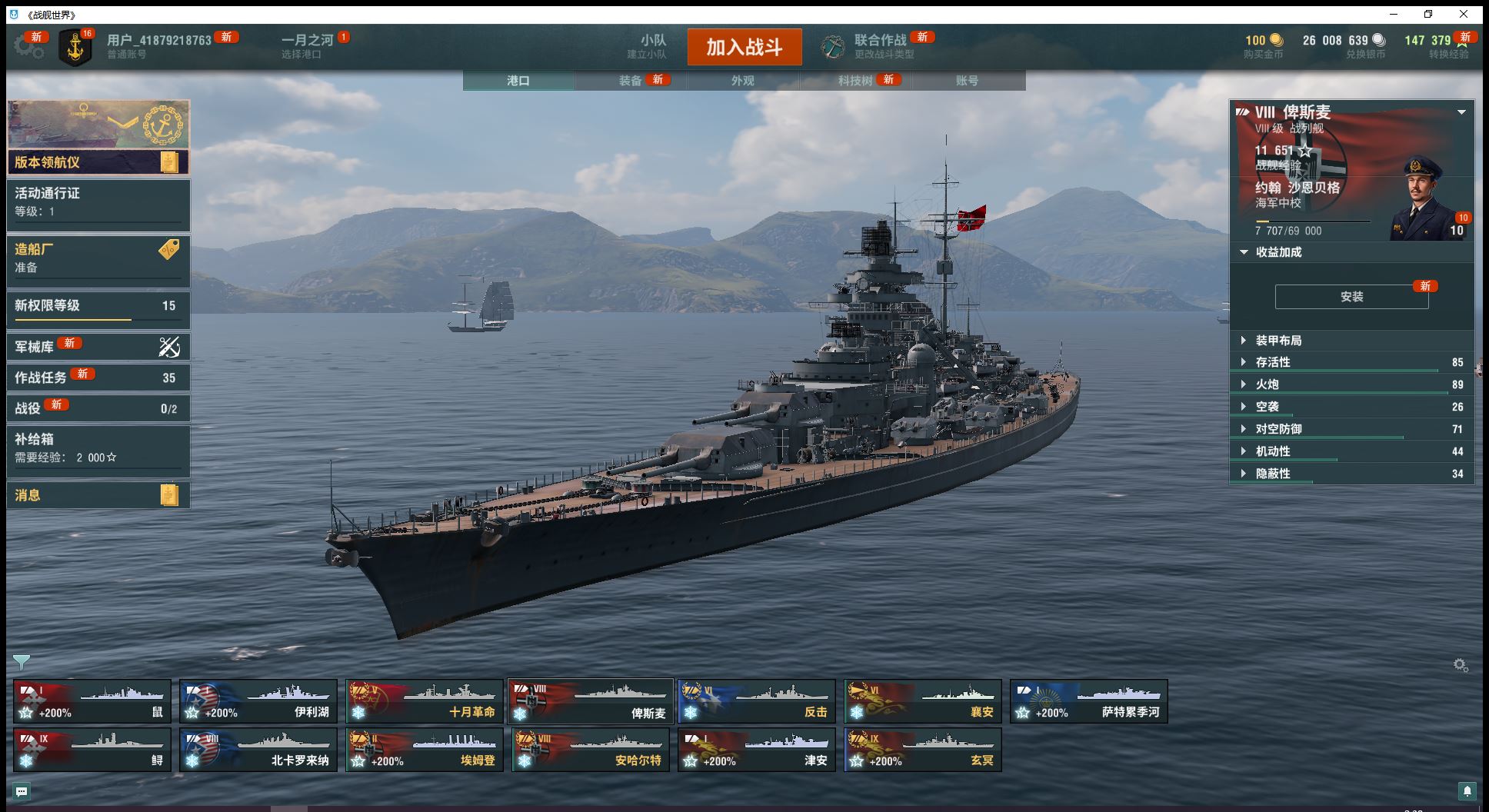Show the 科技树 tech tree tab

(855, 81)
